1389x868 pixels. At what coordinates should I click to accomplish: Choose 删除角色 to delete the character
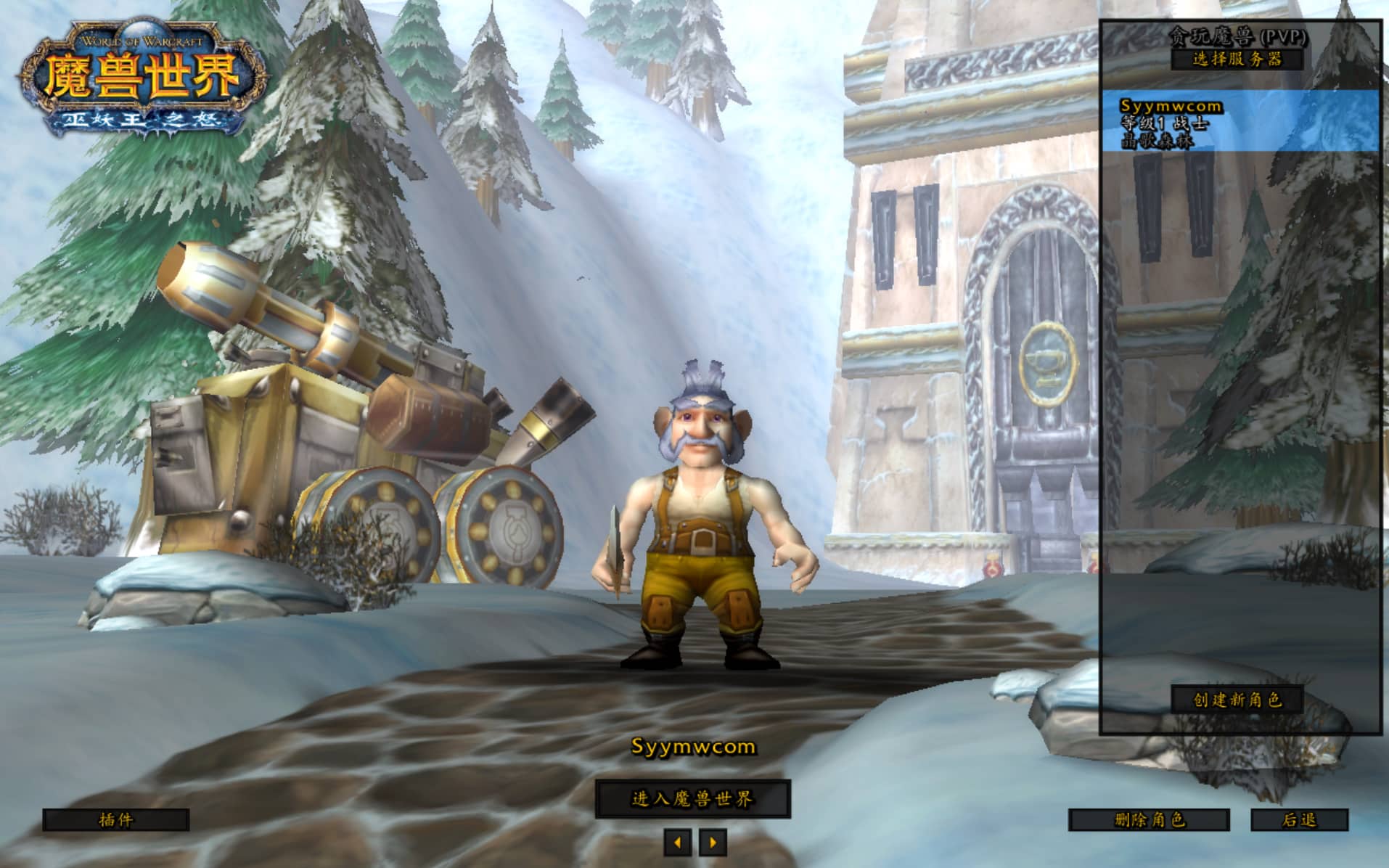point(1149,820)
